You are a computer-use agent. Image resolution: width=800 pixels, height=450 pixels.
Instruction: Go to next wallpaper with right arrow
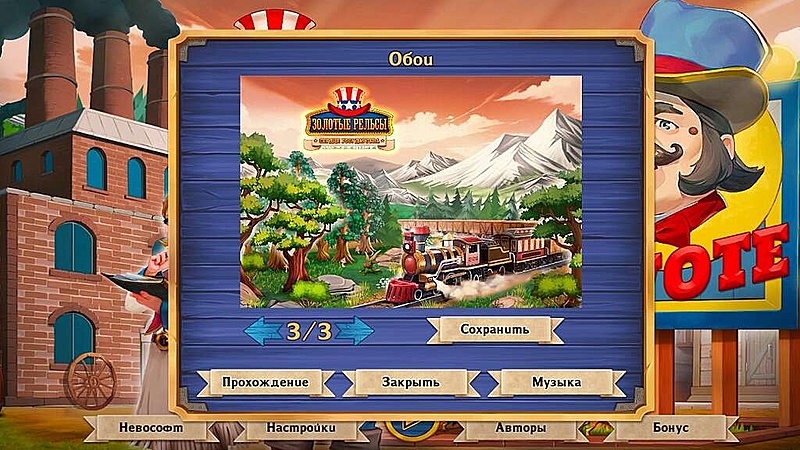(355, 330)
